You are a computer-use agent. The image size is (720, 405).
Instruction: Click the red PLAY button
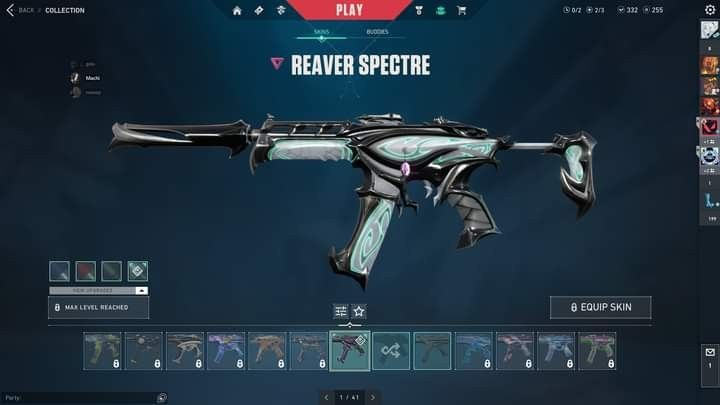pyautogui.click(x=349, y=10)
